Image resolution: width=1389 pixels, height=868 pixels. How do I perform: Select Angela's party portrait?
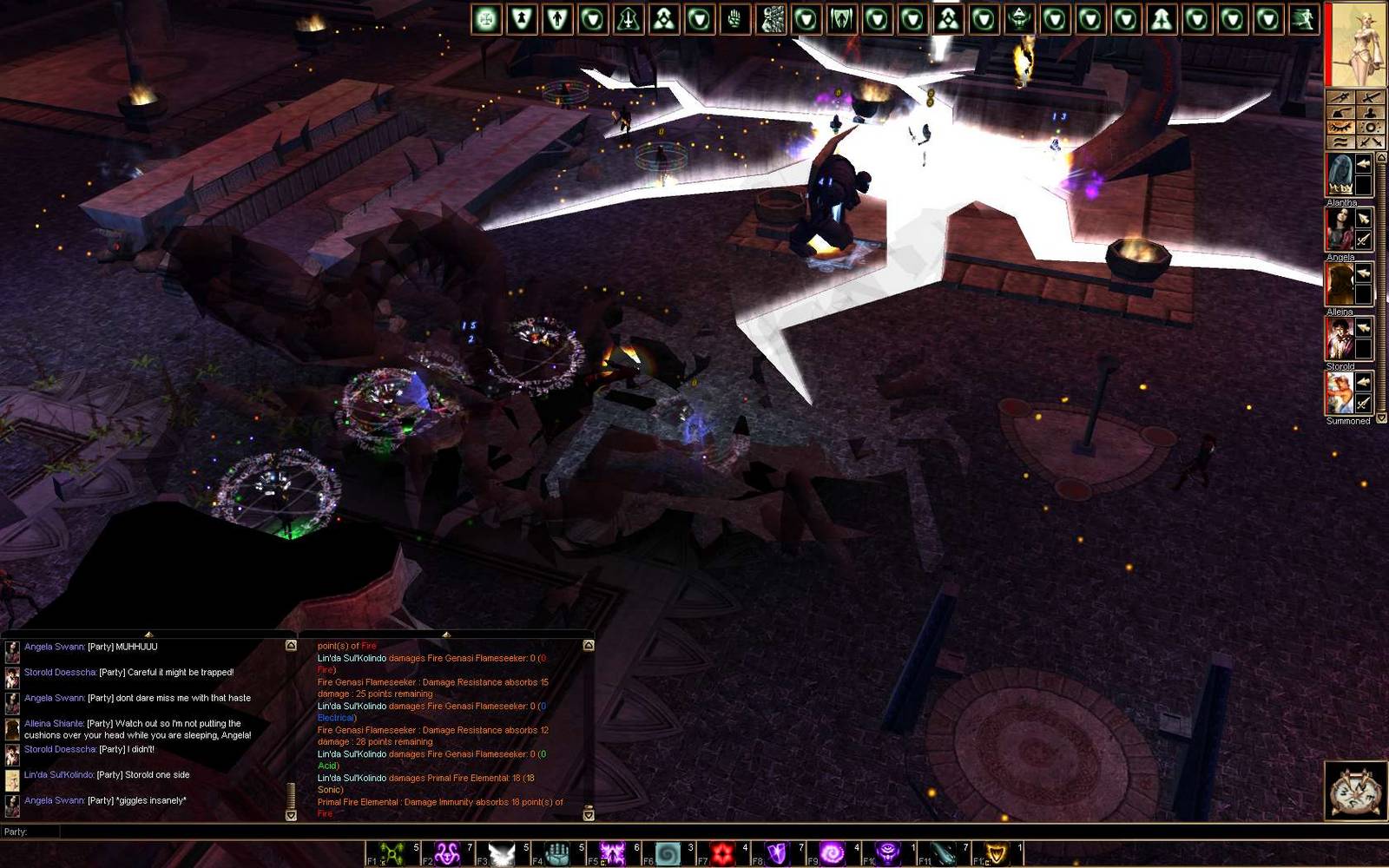click(x=1340, y=230)
